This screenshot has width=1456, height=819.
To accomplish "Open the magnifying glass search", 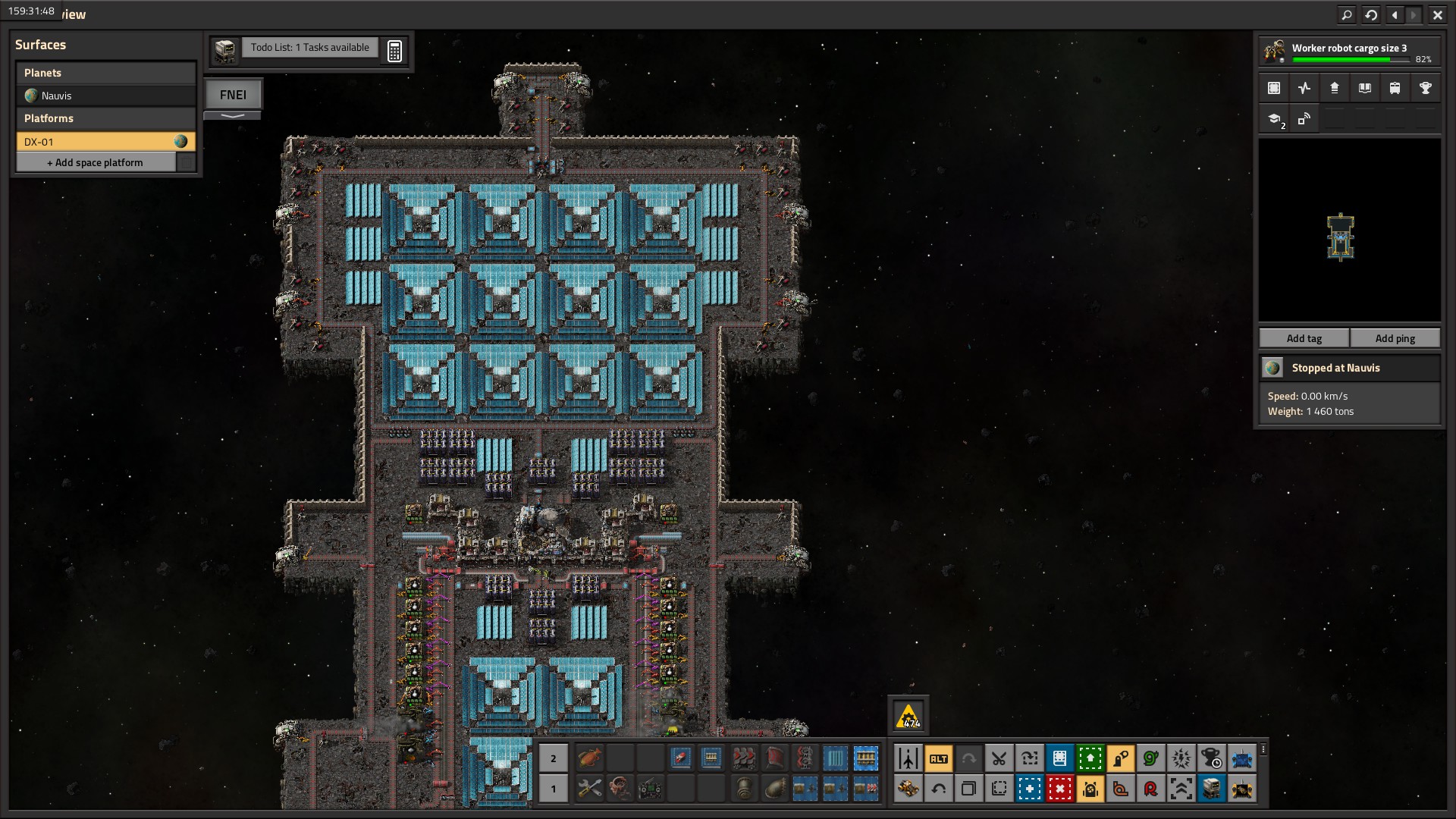I will point(1347,14).
